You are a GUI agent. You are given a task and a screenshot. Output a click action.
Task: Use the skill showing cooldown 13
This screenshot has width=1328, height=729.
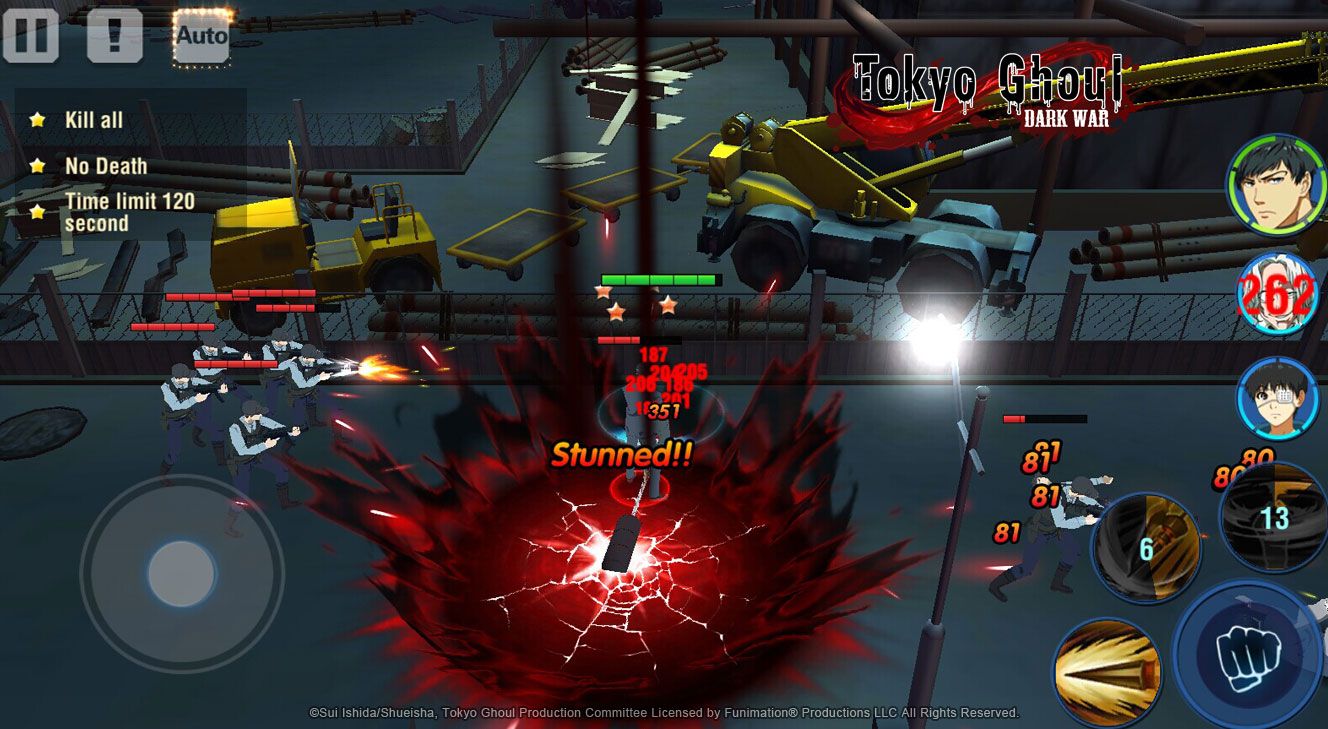click(1274, 518)
